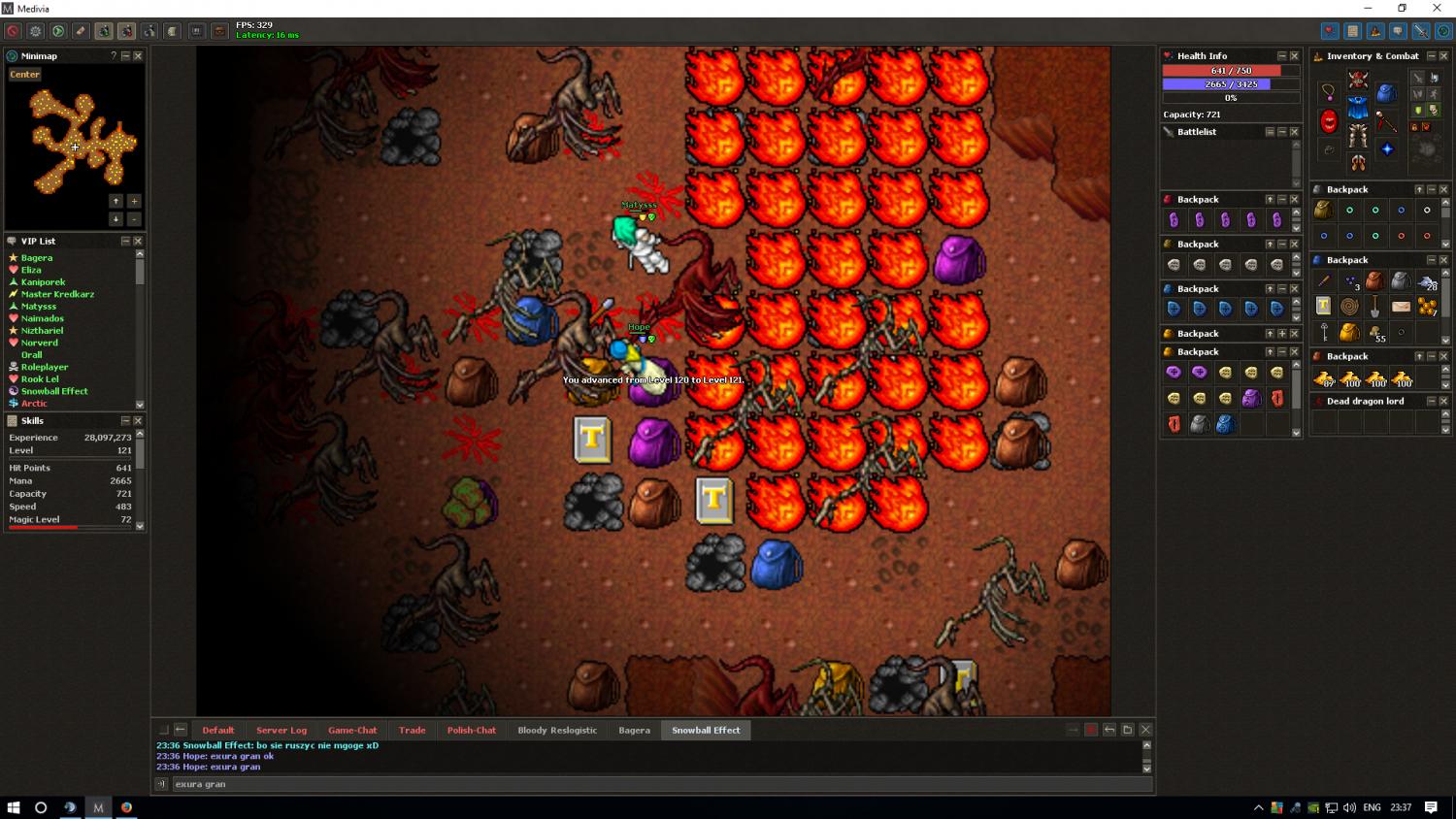Minimize the Health Info panel
The image size is (1456, 819).
(1281, 56)
